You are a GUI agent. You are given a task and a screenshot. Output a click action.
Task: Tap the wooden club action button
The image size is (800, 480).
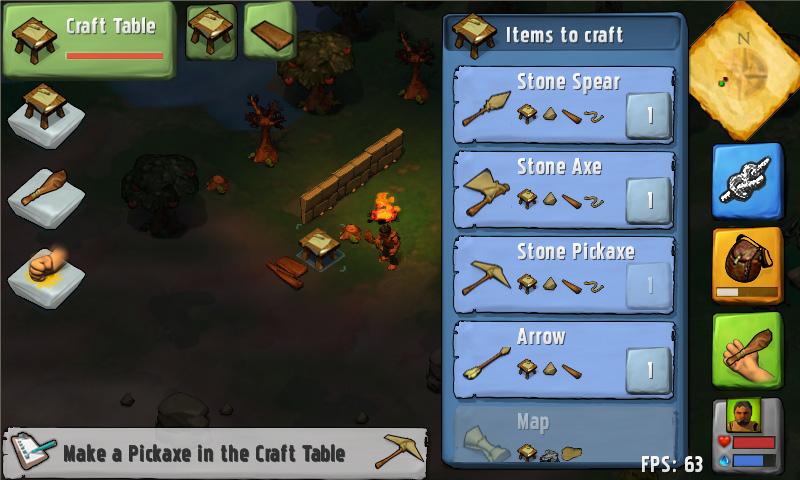click(45, 194)
